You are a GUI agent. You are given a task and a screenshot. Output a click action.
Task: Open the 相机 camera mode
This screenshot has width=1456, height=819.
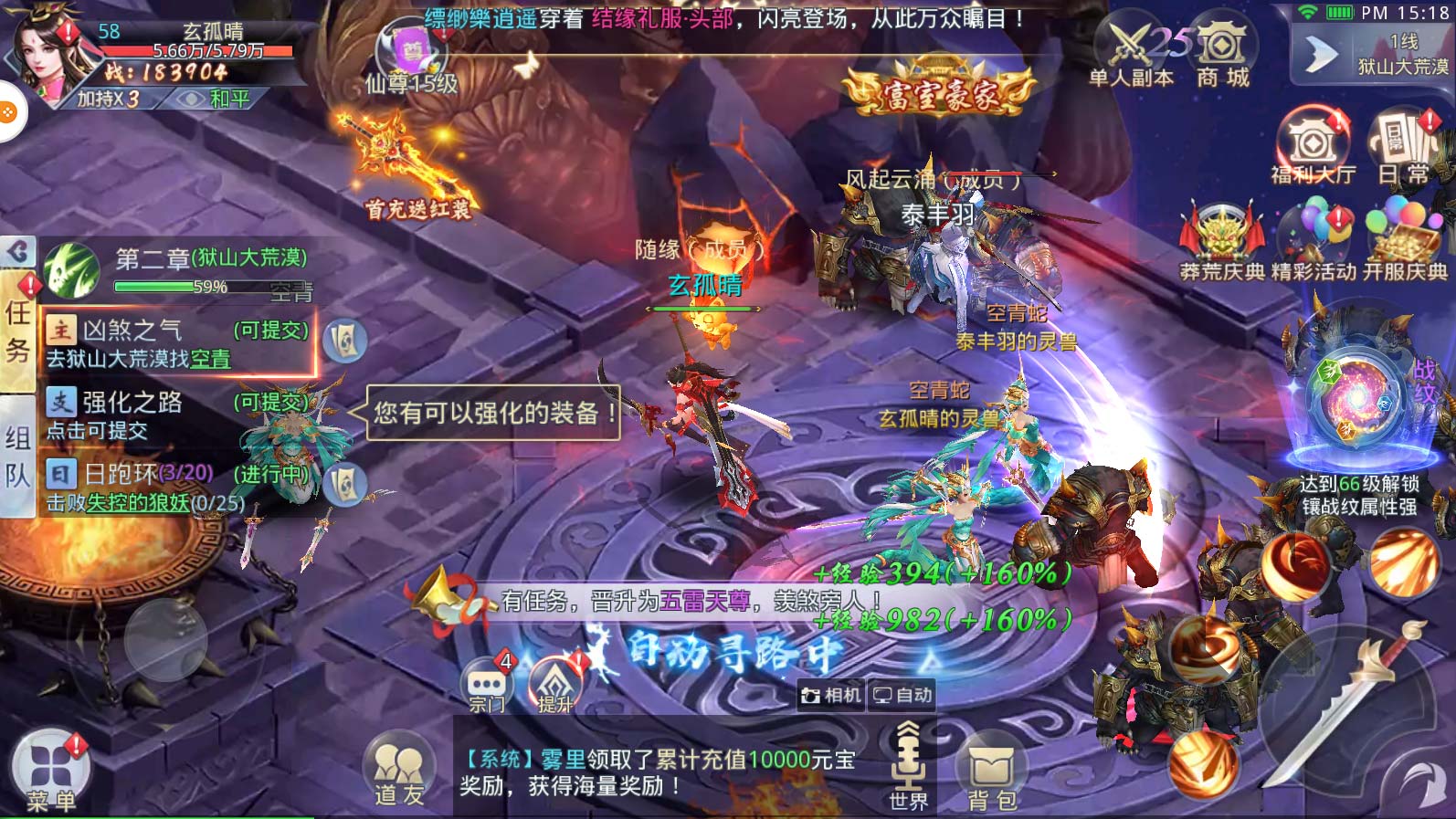coord(831,696)
